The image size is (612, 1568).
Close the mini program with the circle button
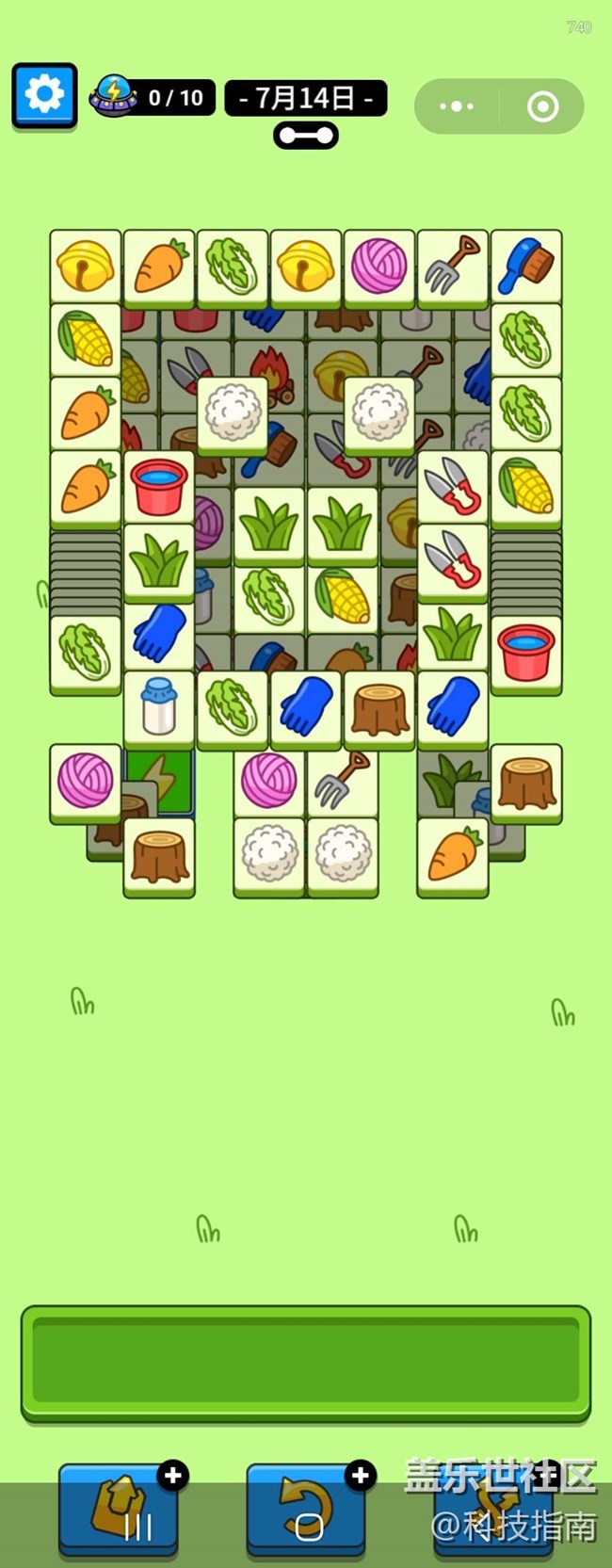(x=542, y=106)
